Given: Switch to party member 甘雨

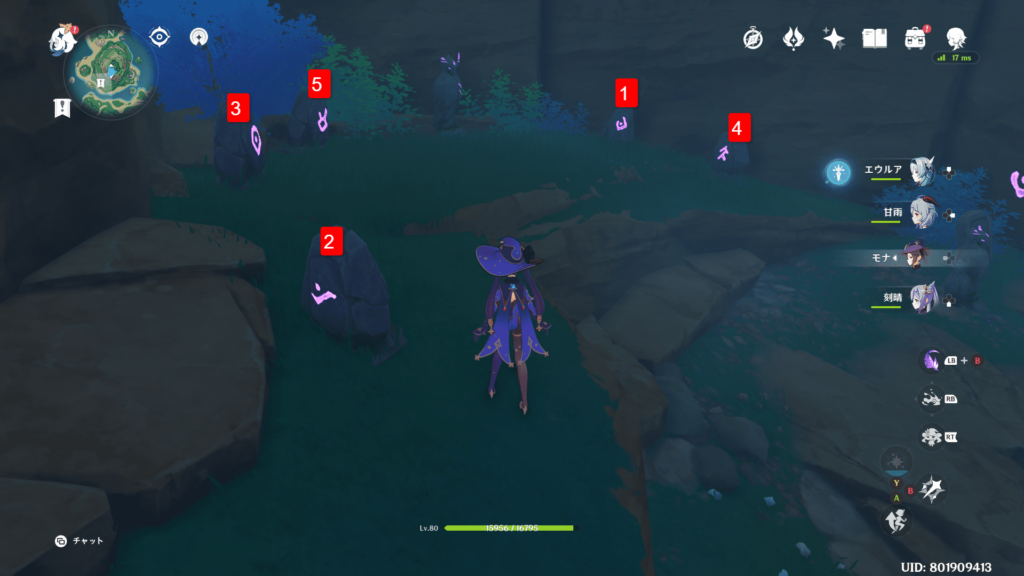Looking at the screenshot, I should tap(921, 213).
